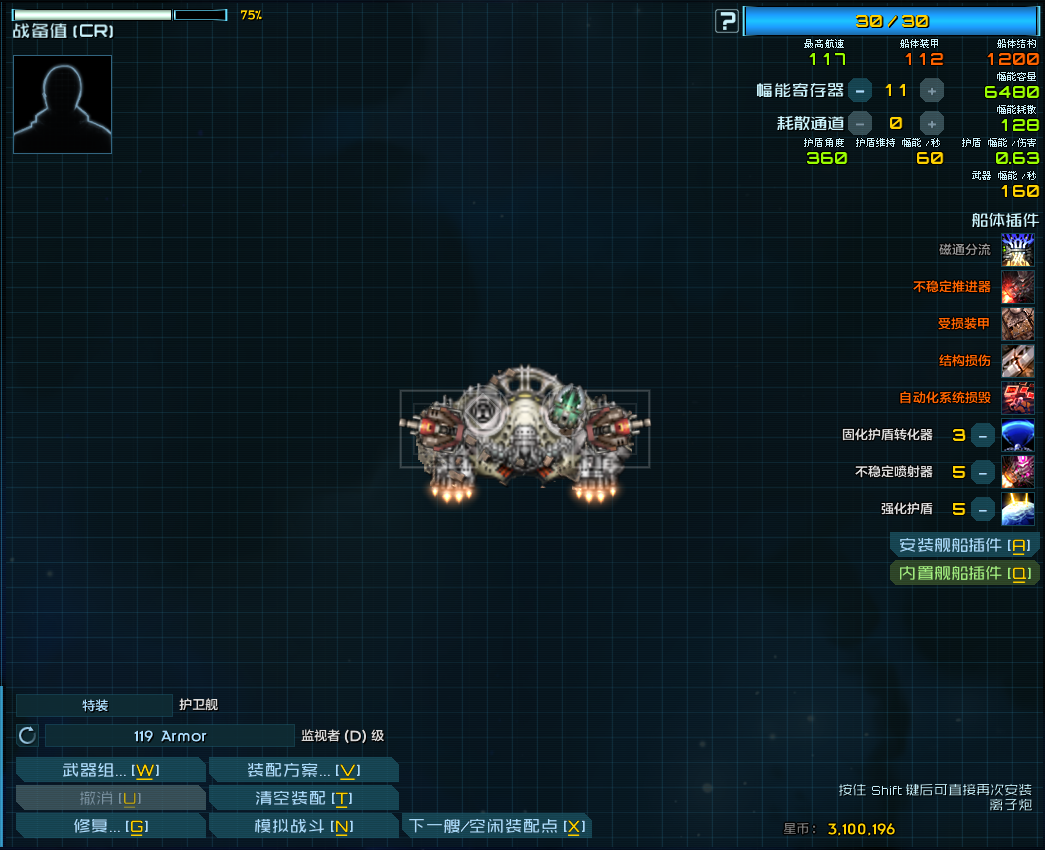Open the 武器组 weapon groups dialog
Image resolution: width=1045 pixels, height=850 pixels.
[x=110, y=770]
